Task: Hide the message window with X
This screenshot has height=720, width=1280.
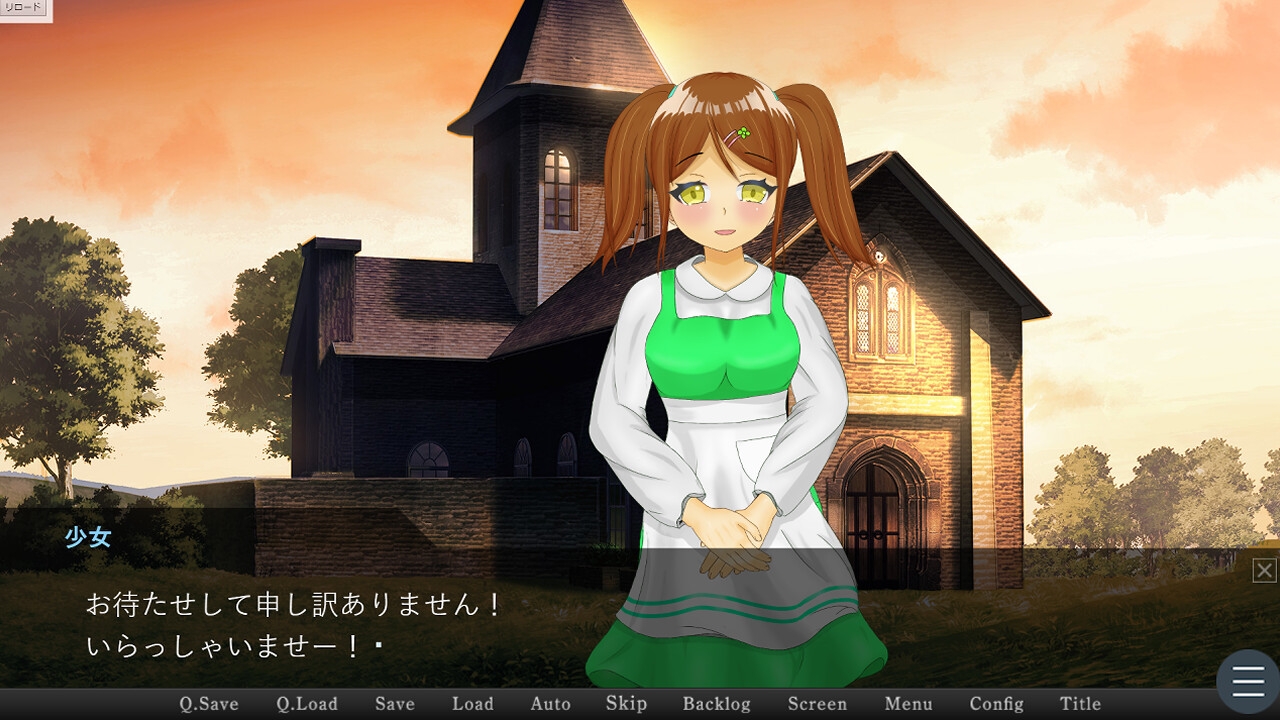Action: 1265,570
